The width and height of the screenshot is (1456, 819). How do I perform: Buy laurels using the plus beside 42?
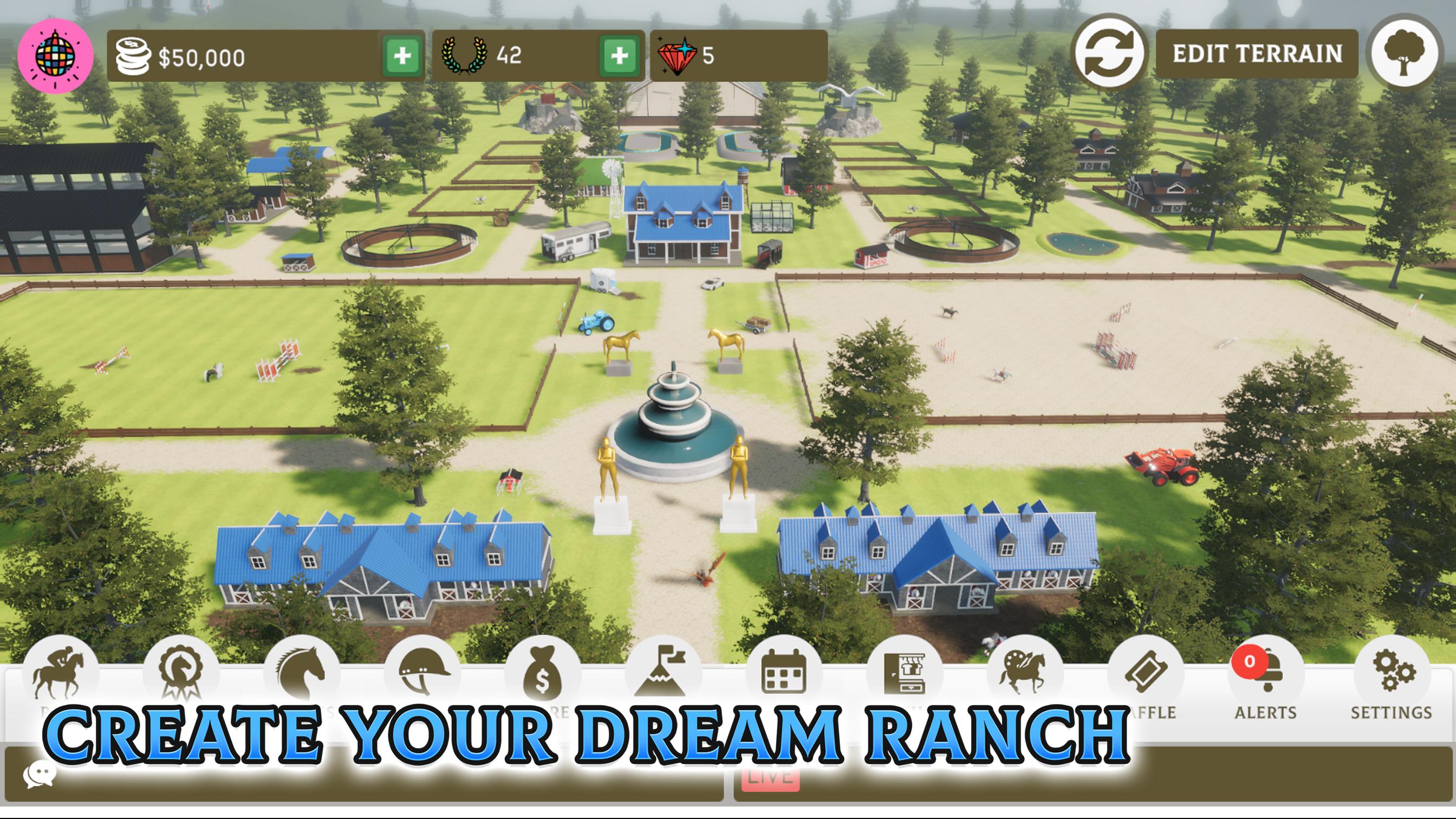621,56
